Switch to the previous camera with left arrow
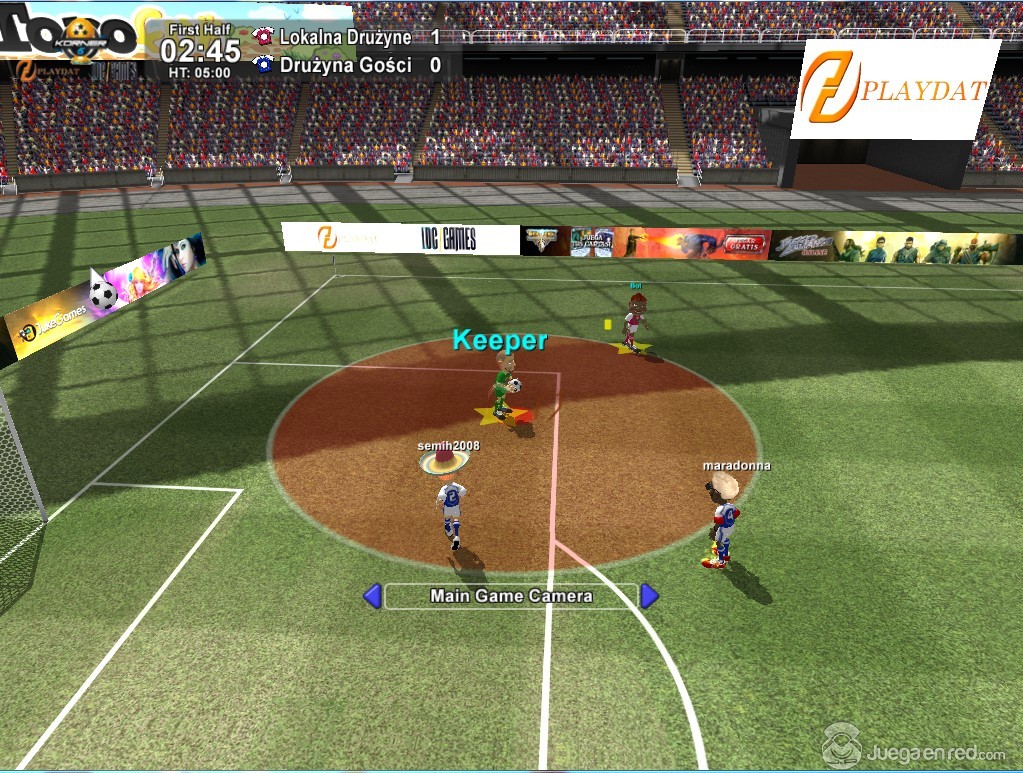Screen dimensions: 1023x773 click(x=372, y=596)
